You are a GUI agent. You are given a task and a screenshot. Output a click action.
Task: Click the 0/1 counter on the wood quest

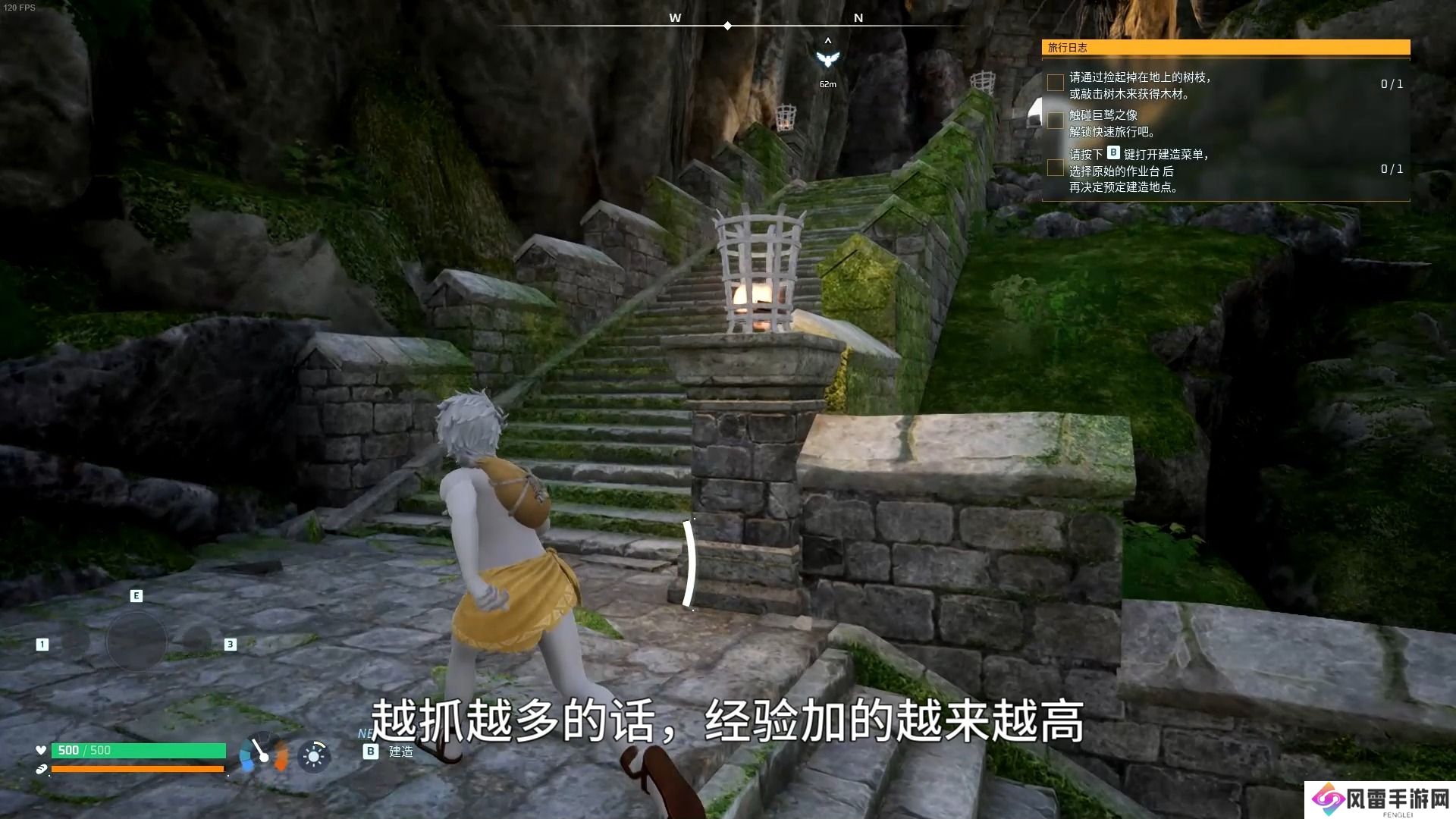click(1394, 84)
